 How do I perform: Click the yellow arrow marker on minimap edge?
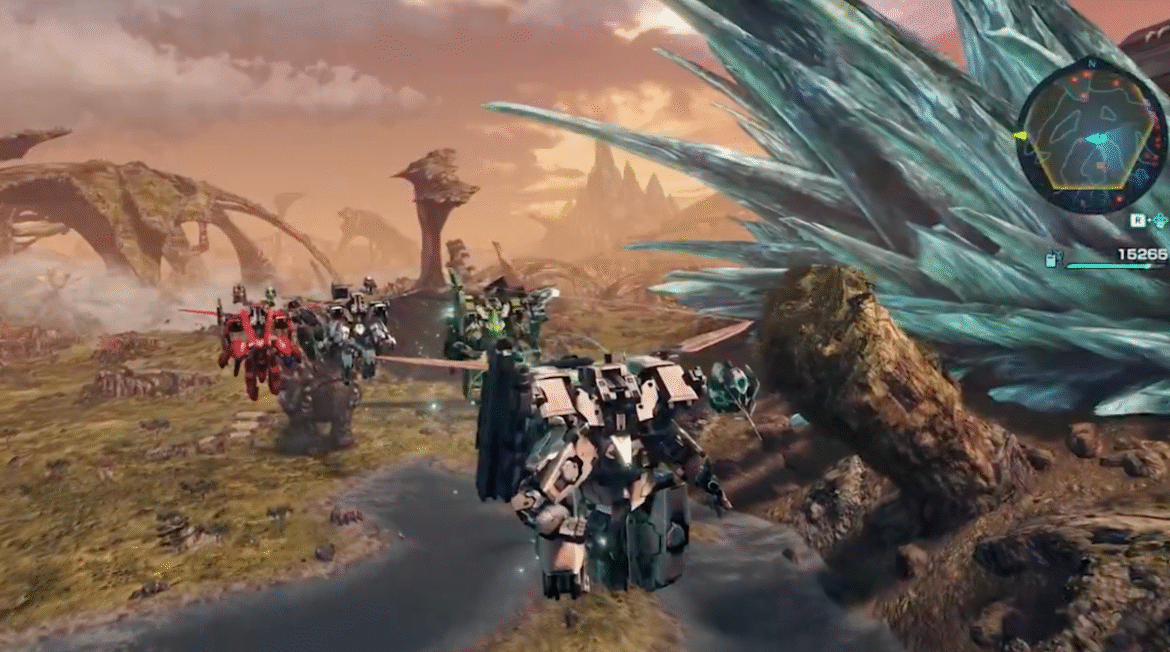[1021, 135]
